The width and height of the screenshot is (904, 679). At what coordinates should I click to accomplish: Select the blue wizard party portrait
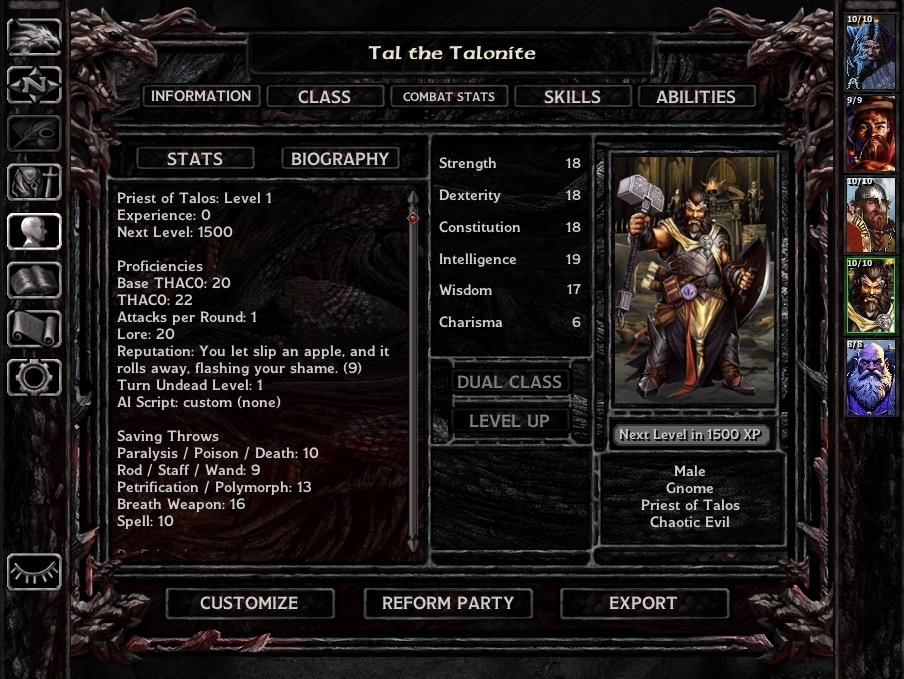point(870,52)
